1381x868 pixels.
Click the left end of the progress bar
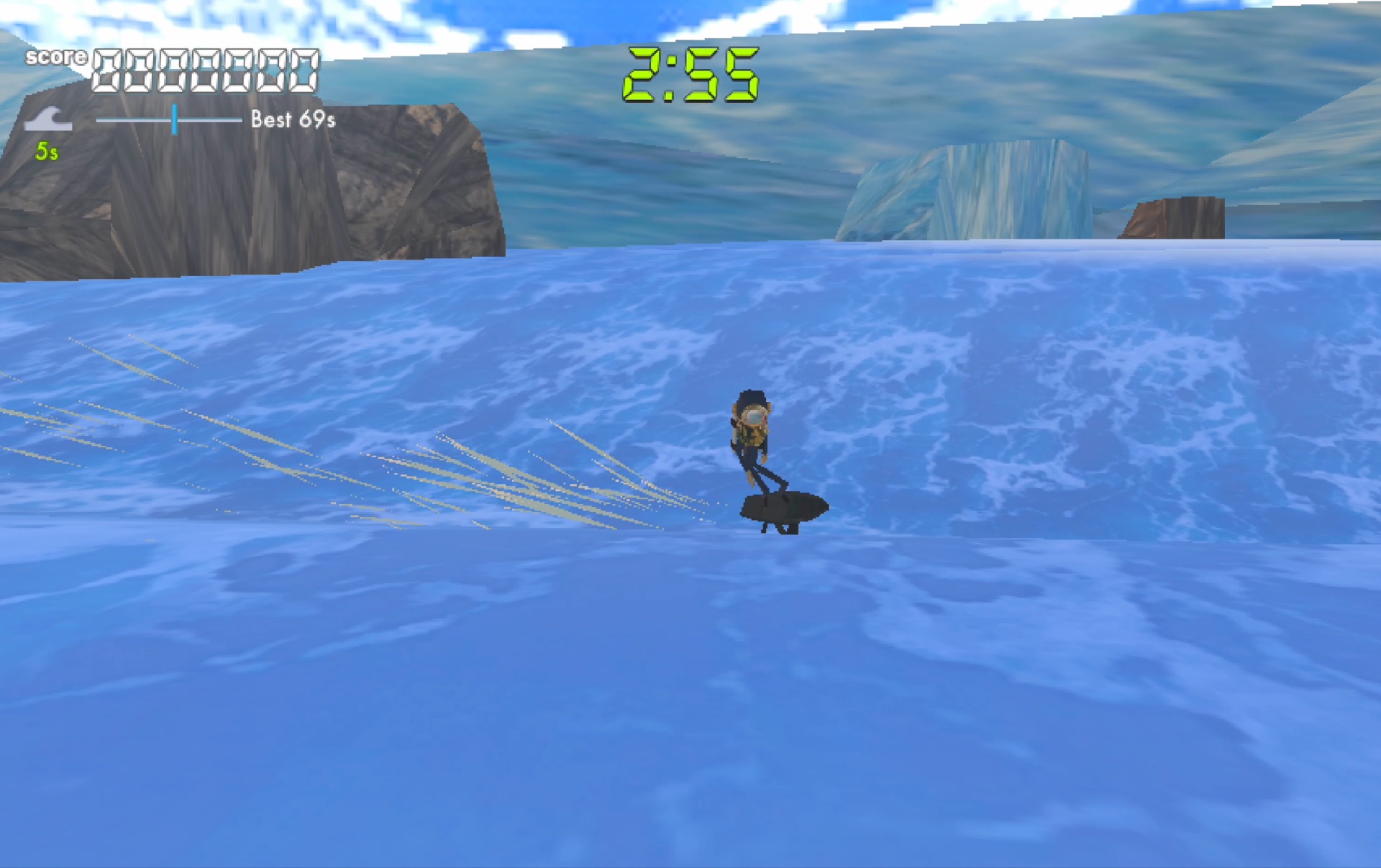pyautogui.click(x=98, y=121)
